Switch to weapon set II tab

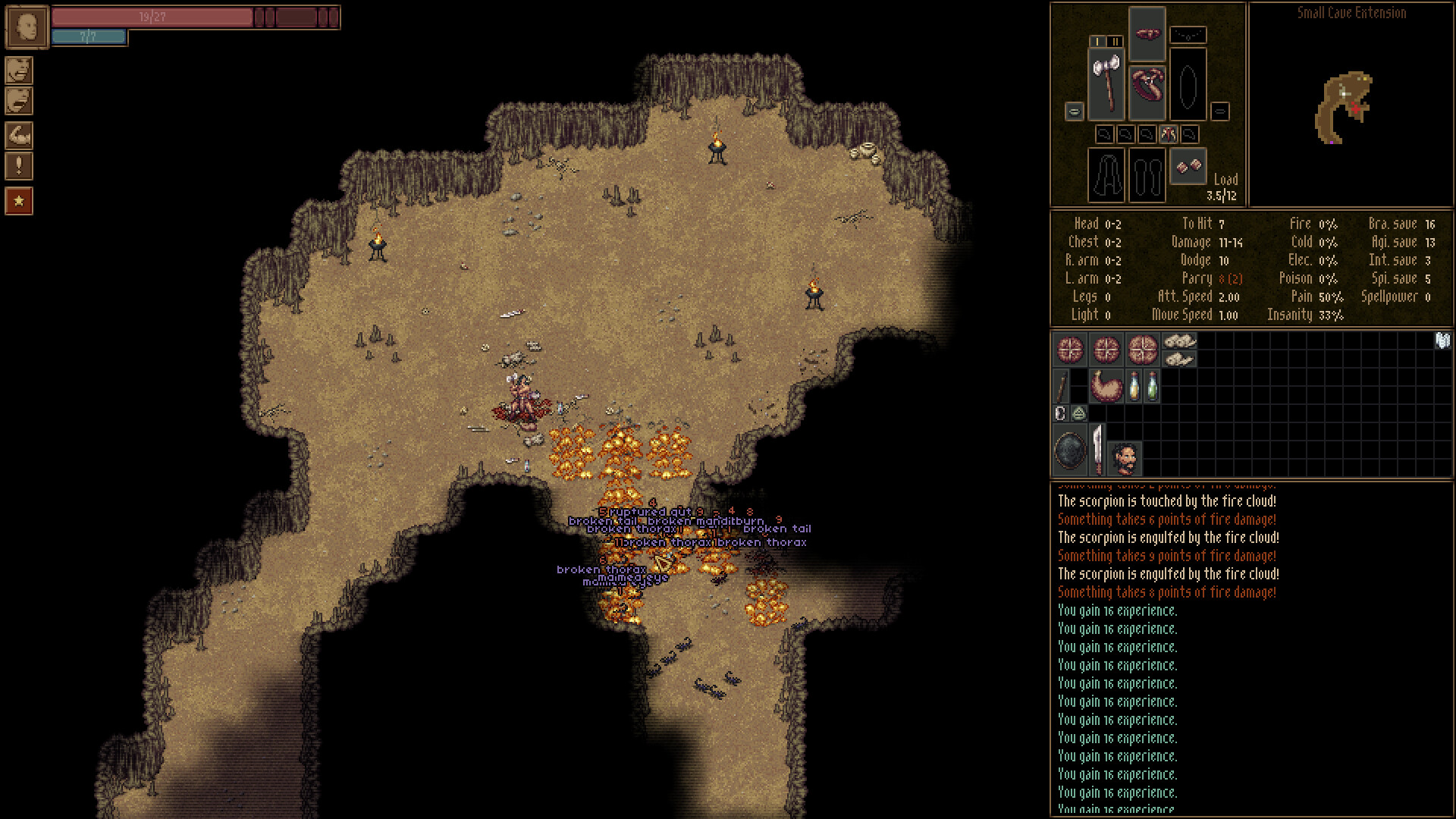point(1115,41)
